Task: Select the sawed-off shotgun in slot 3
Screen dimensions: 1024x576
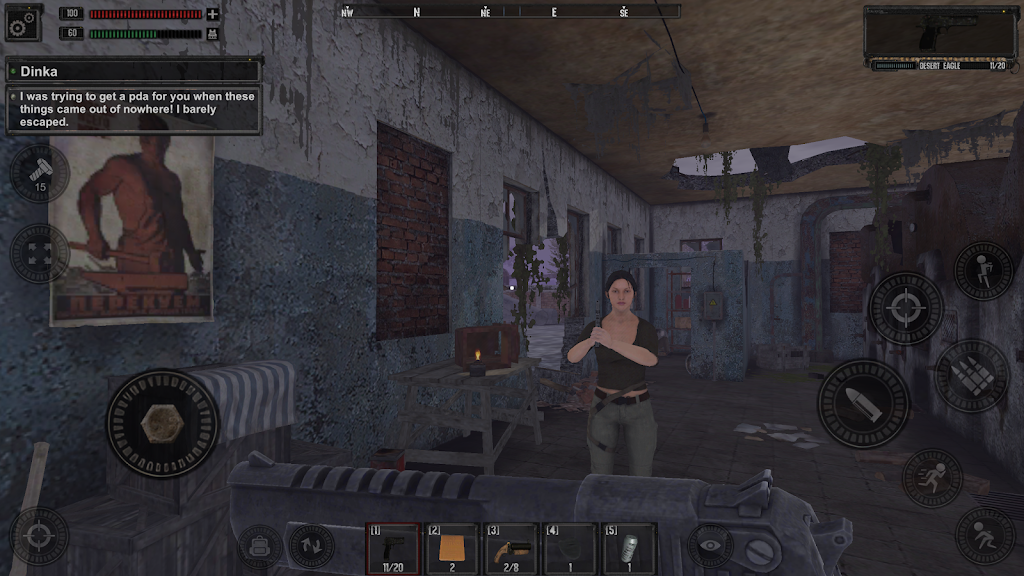Action: point(511,548)
